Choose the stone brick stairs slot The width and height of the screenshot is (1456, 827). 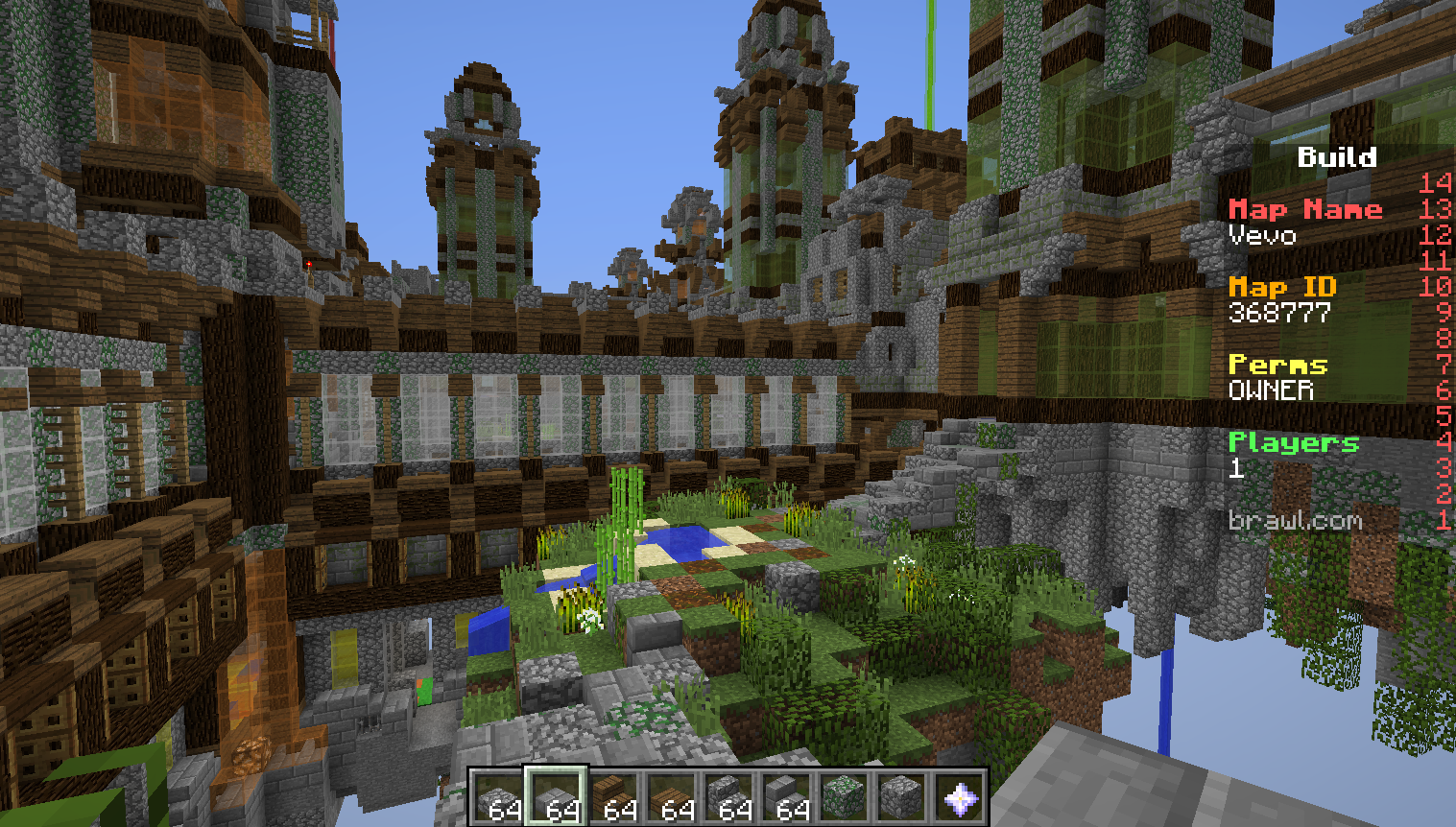pos(786,797)
